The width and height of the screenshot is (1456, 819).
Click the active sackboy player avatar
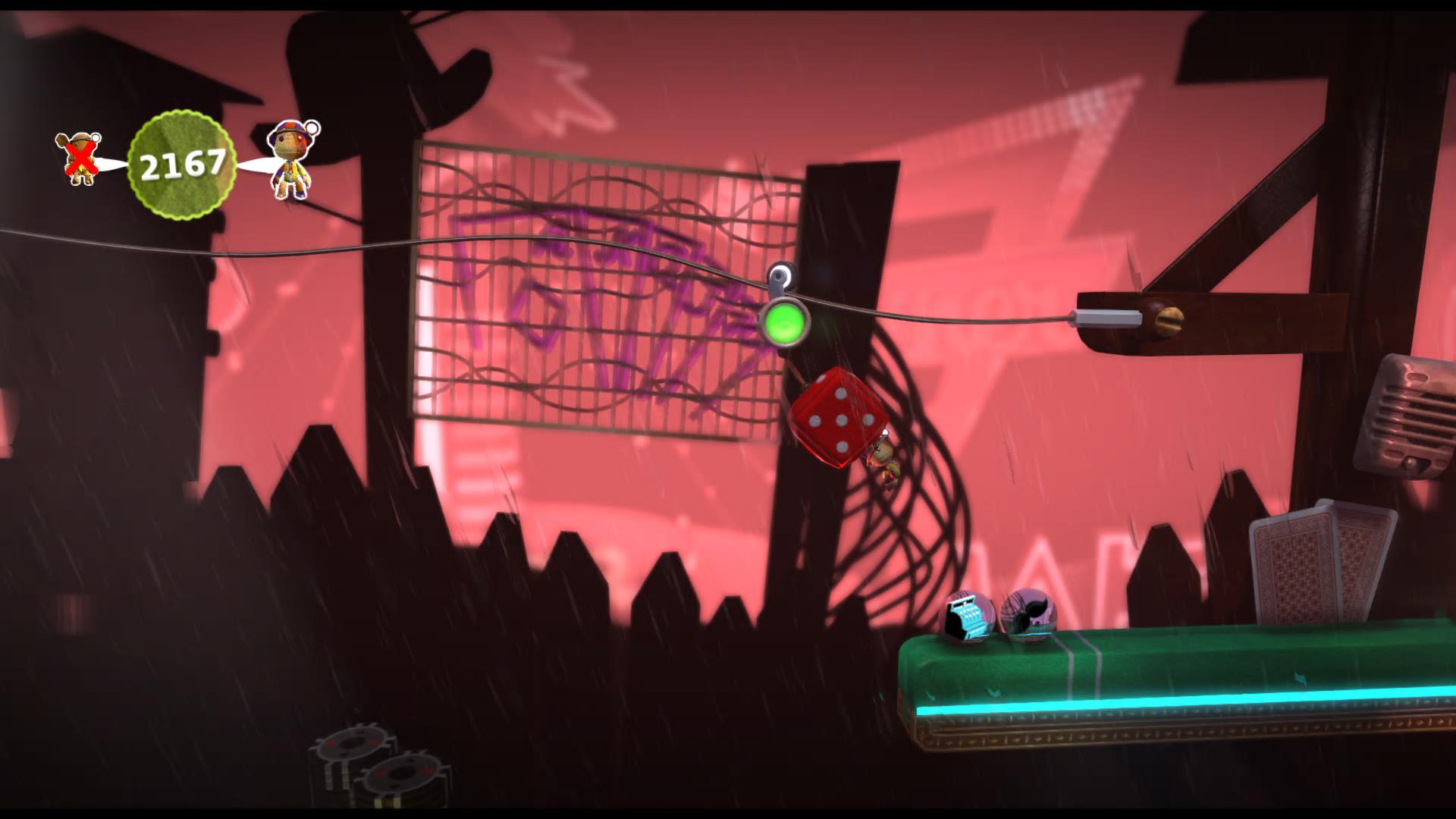click(290, 162)
